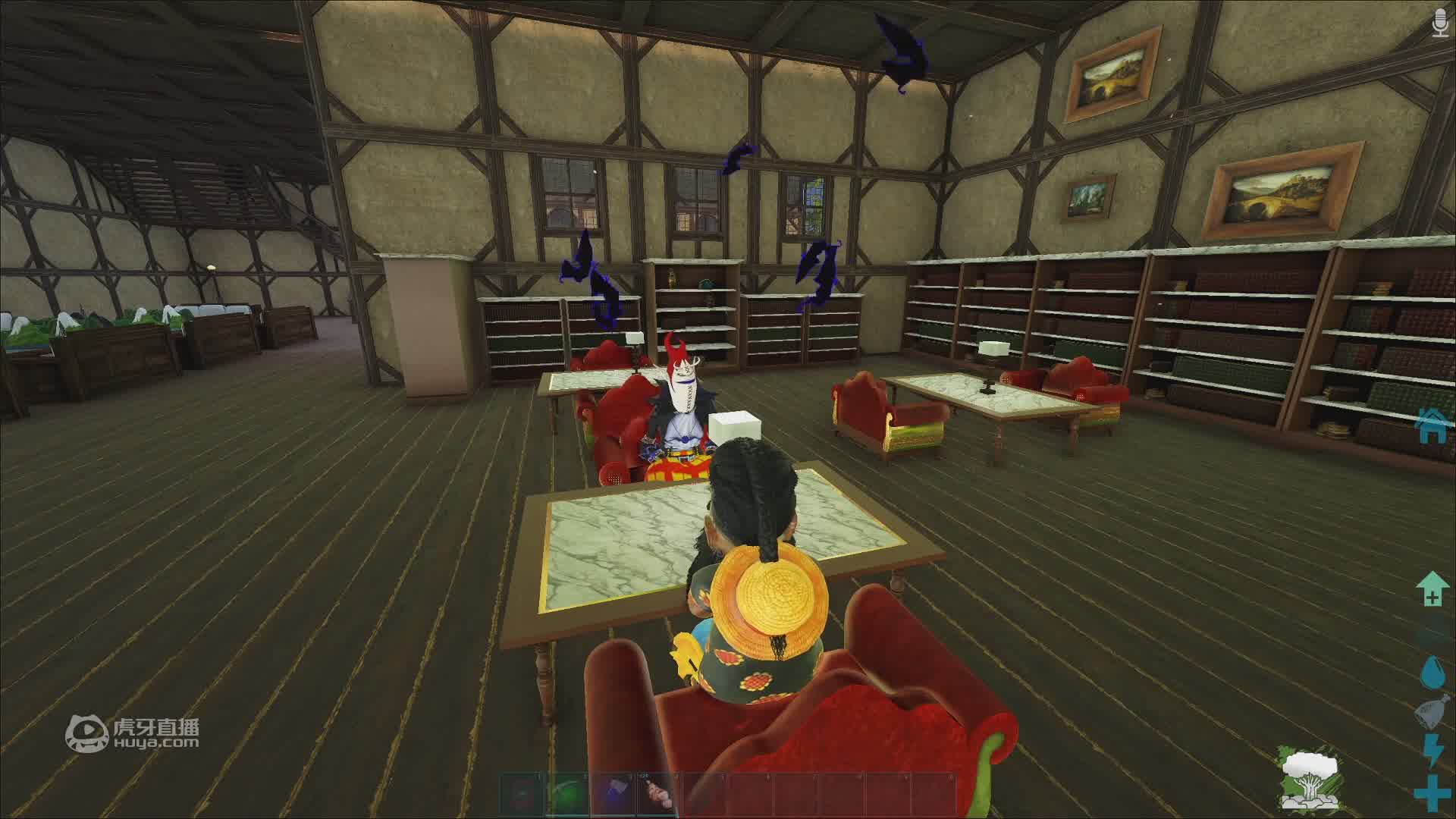This screenshot has width=1456, height=819.
Task: Select the first hotbar slot with the dark red item
Action: (522, 794)
